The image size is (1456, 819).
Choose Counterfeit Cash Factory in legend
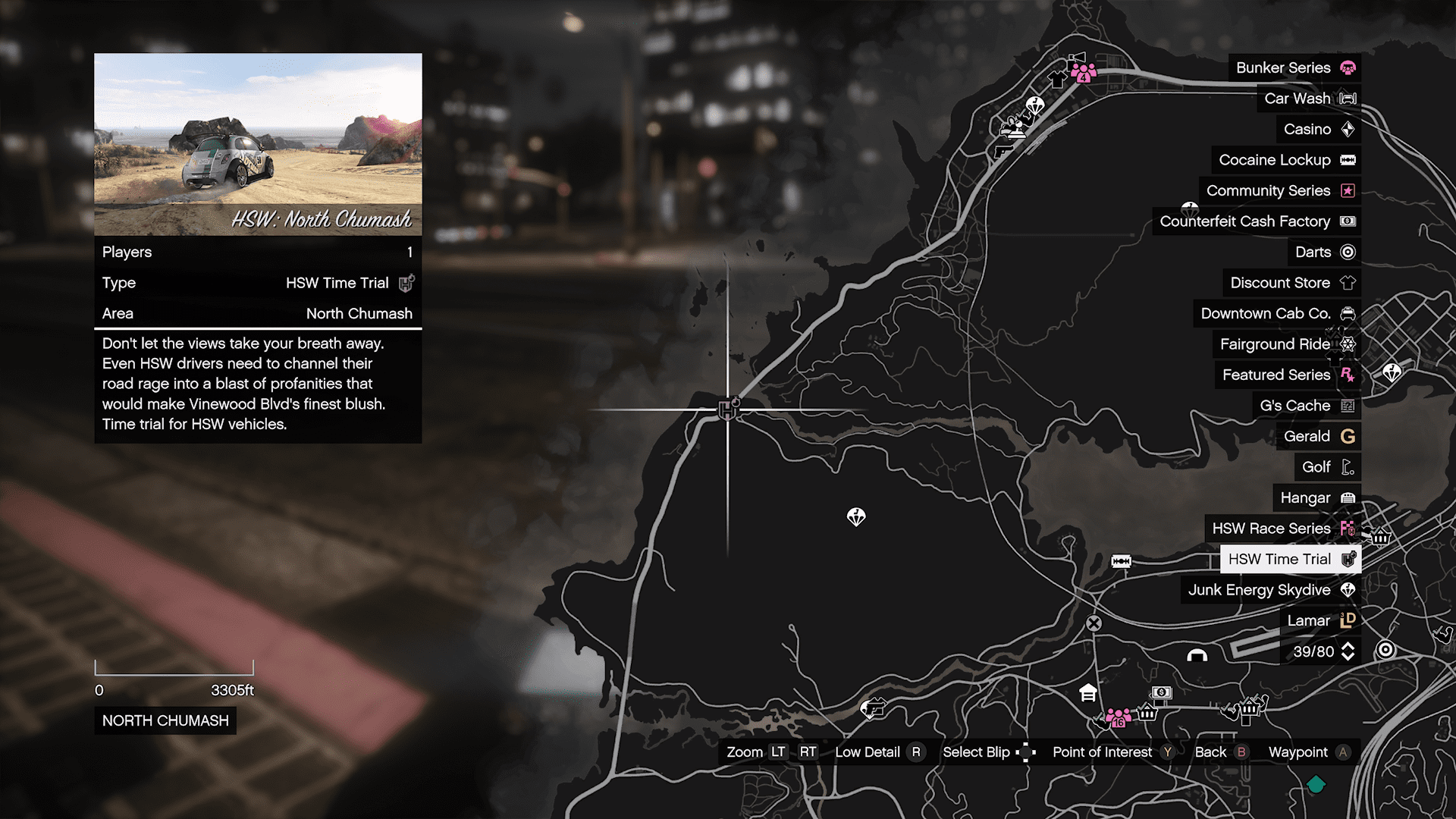tap(1256, 221)
